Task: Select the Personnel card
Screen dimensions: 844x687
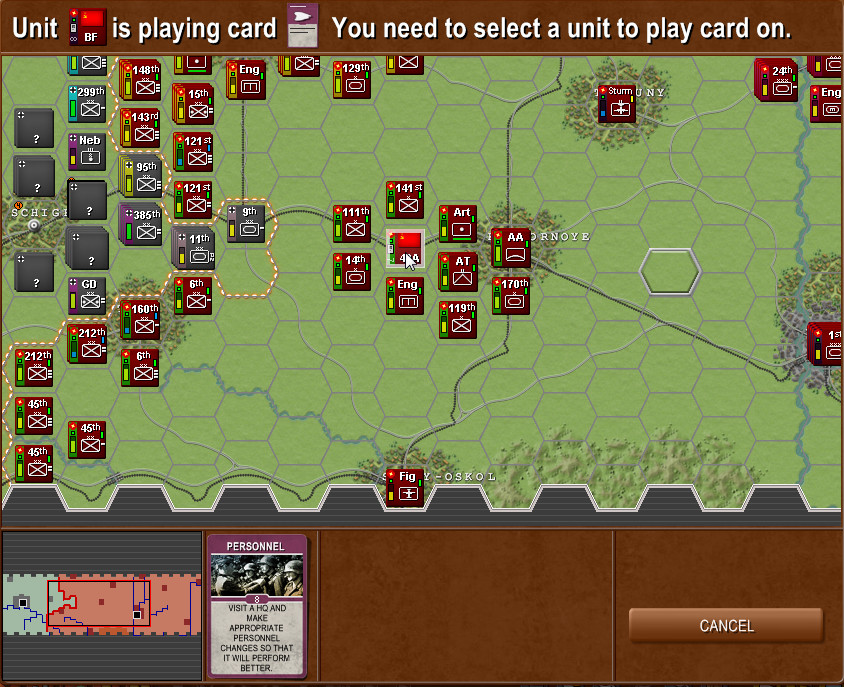Action: [x=257, y=606]
